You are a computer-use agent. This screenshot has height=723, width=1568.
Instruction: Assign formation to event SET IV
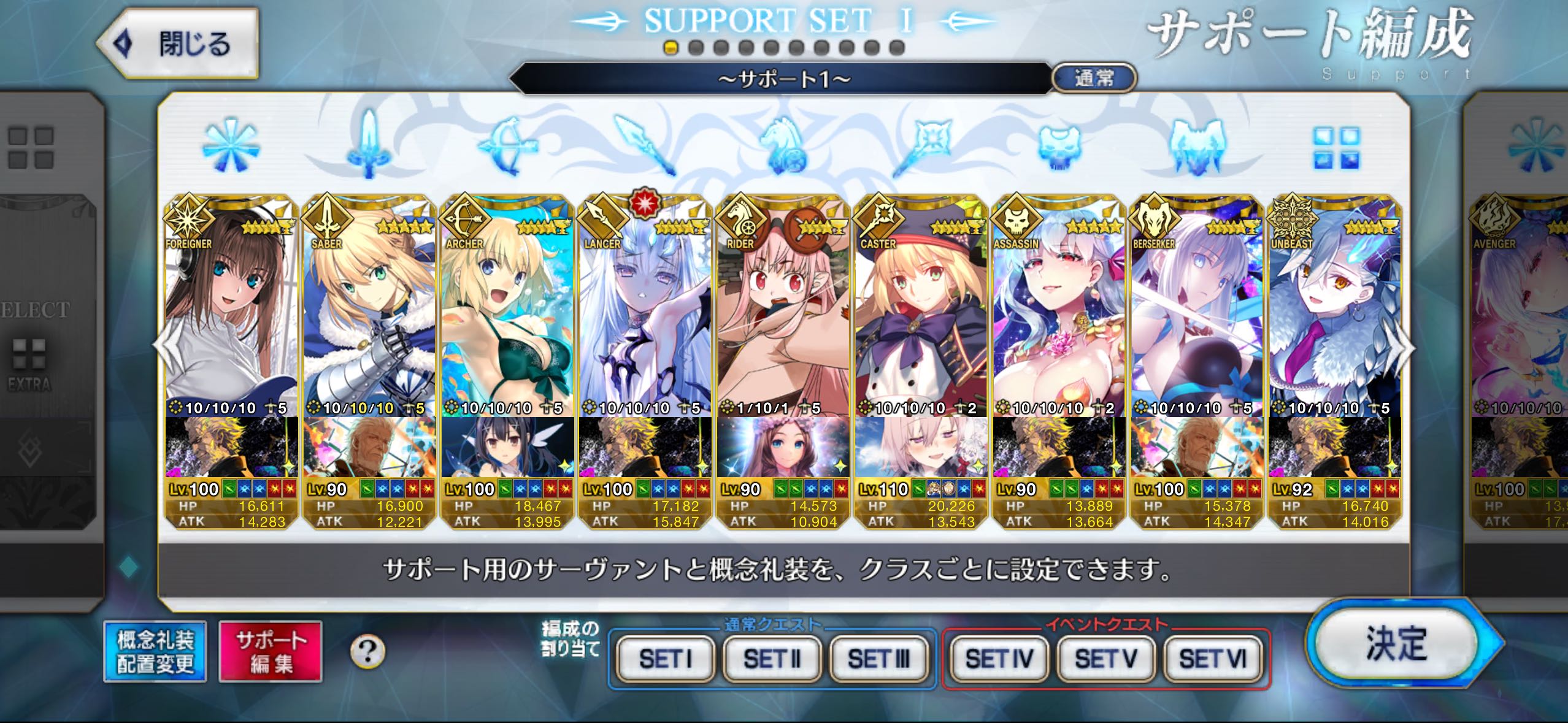999,659
